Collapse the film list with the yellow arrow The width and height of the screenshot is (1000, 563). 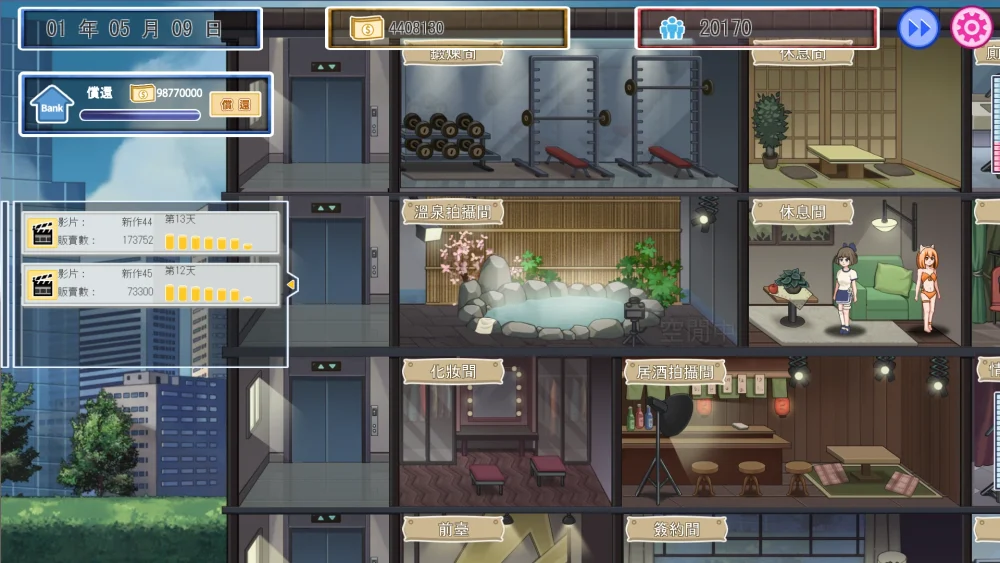pyautogui.click(x=291, y=285)
